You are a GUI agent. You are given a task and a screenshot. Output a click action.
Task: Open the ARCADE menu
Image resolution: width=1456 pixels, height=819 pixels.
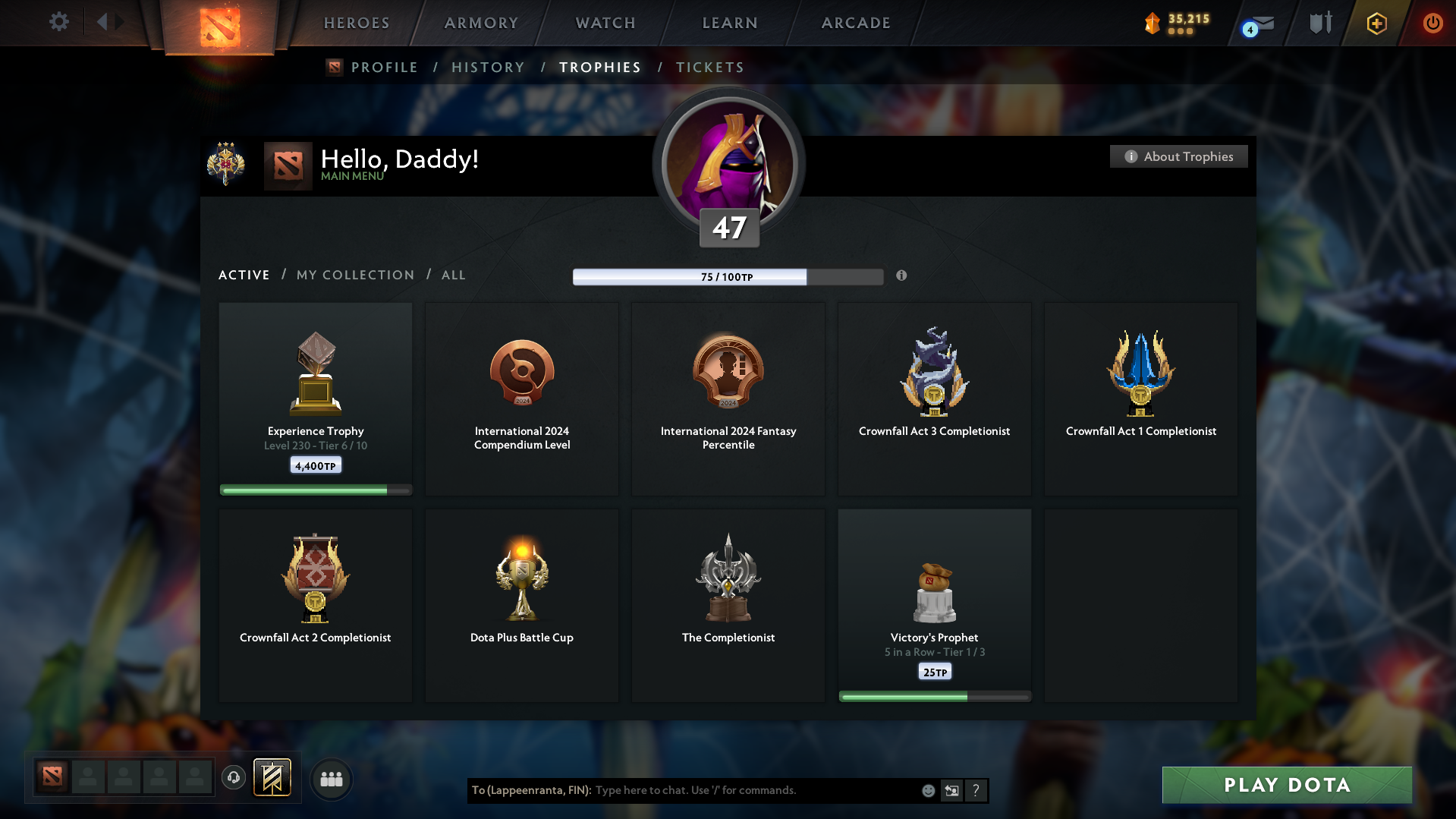856,23
